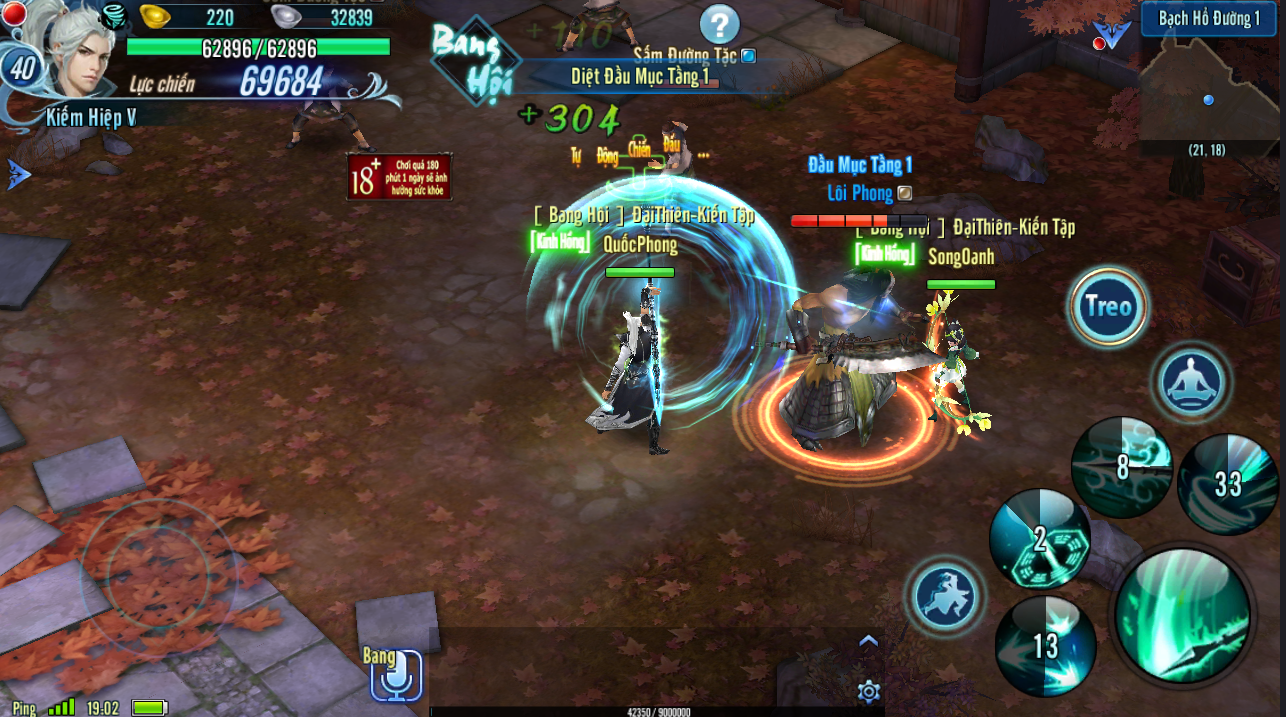This screenshot has width=1286, height=717.
Task: Click the question mark help icon
Action: tap(719, 24)
